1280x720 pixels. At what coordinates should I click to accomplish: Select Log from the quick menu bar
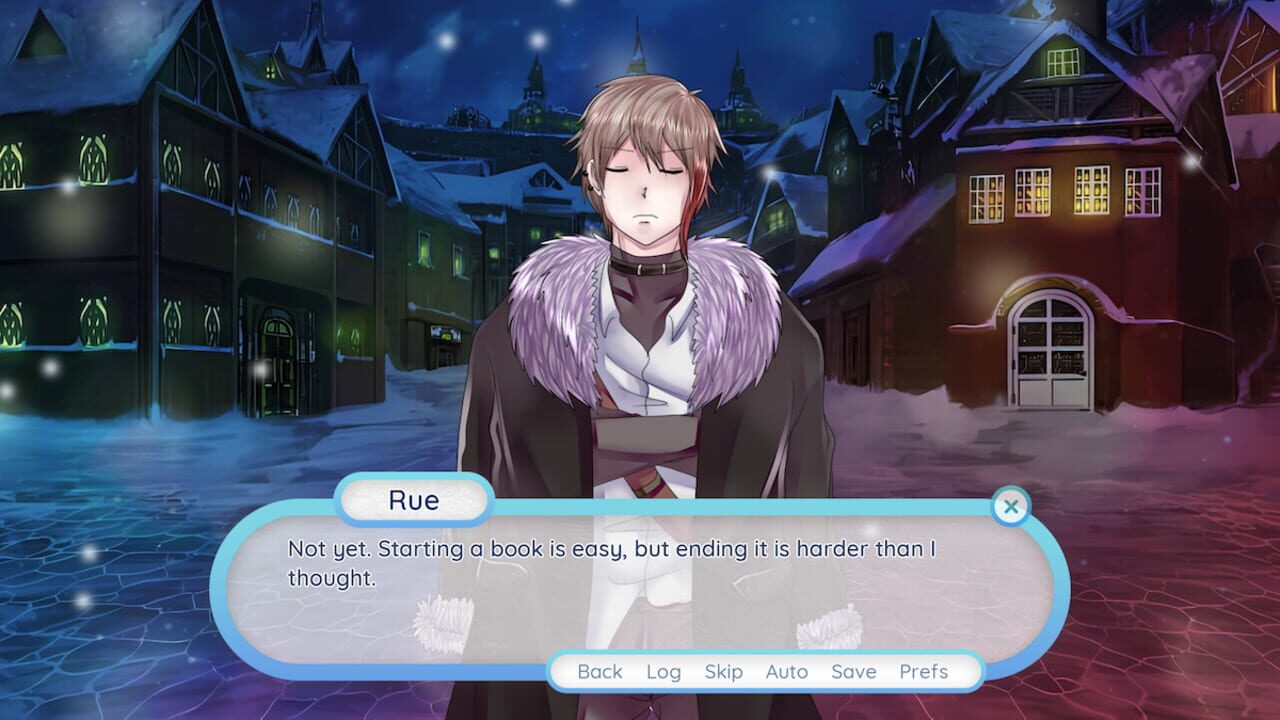(665, 672)
